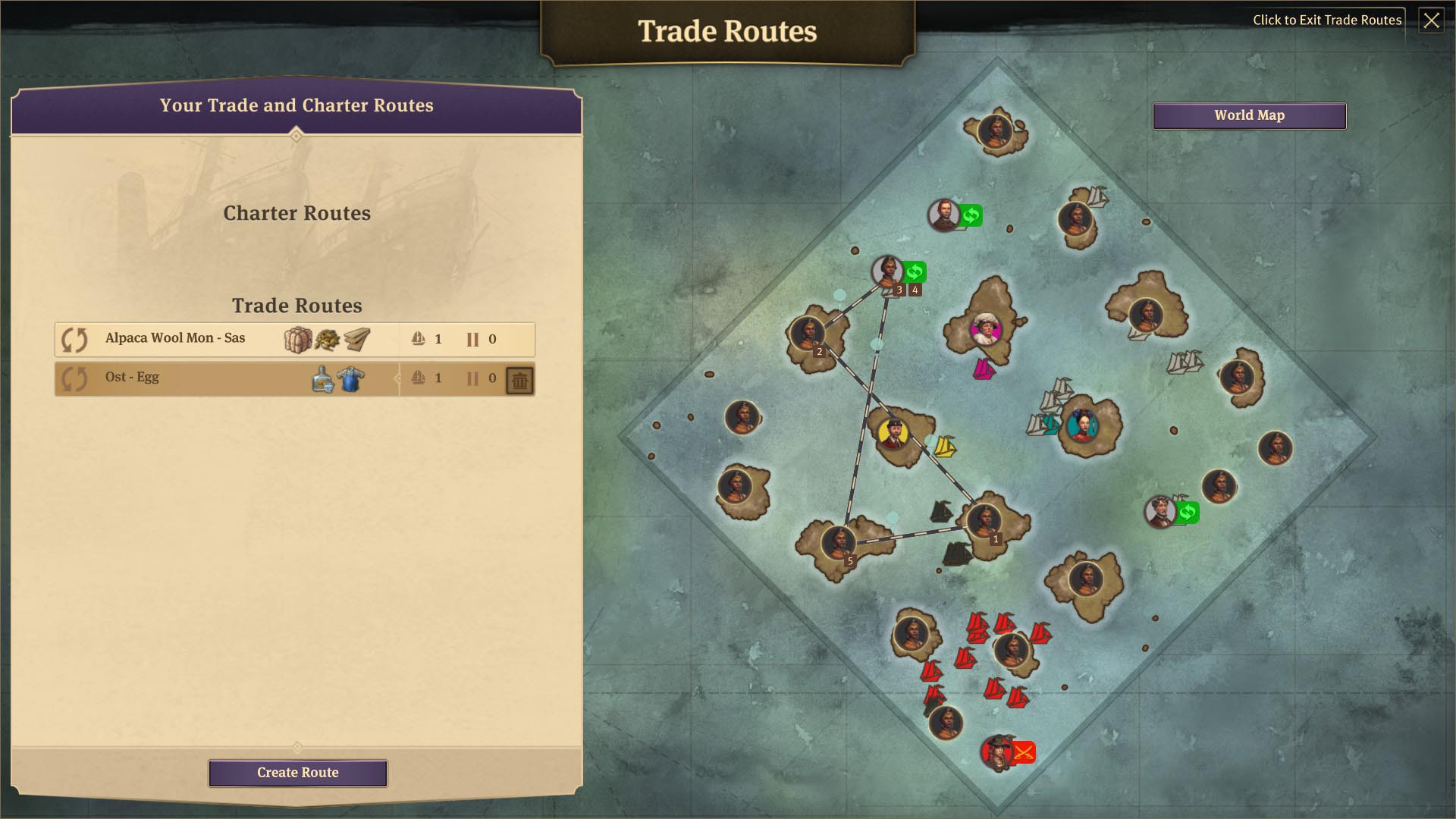Select the schnapps bottle icon on Ost - Egg route
This screenshot has width=1456, height=819.
point(322,378)
